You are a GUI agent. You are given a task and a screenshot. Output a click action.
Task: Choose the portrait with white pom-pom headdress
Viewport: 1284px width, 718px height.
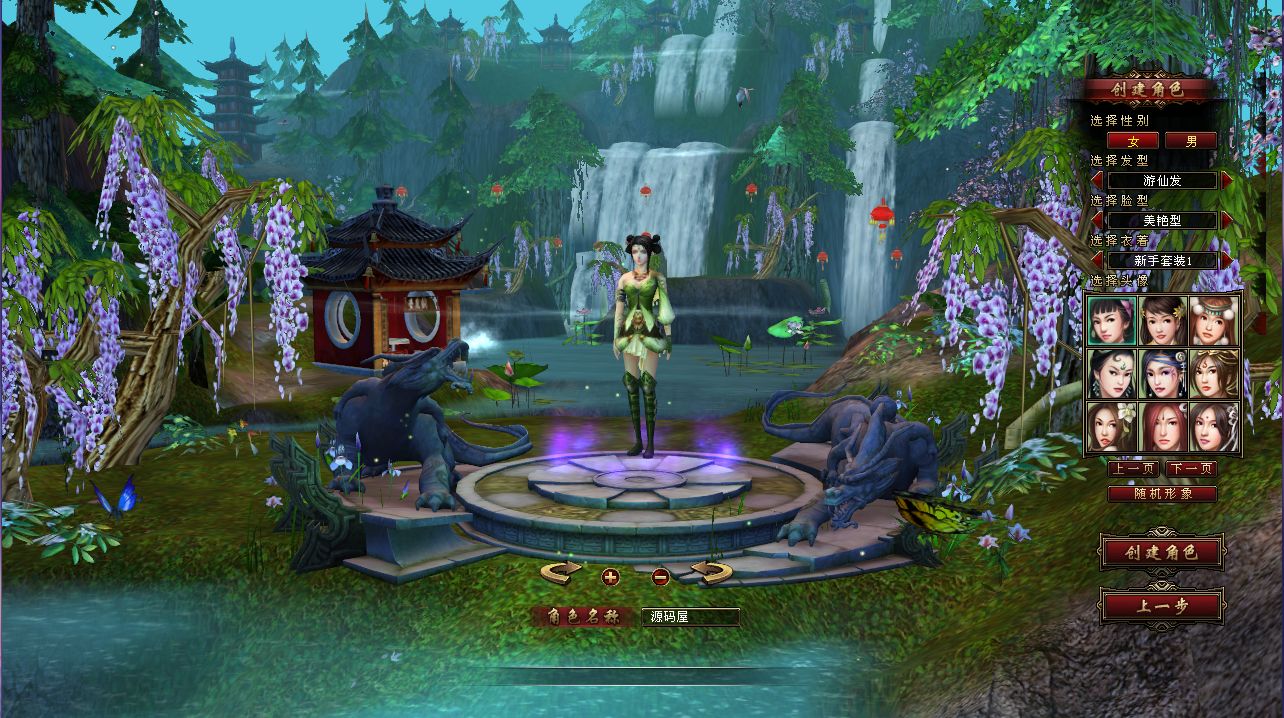coord(1214,321)
